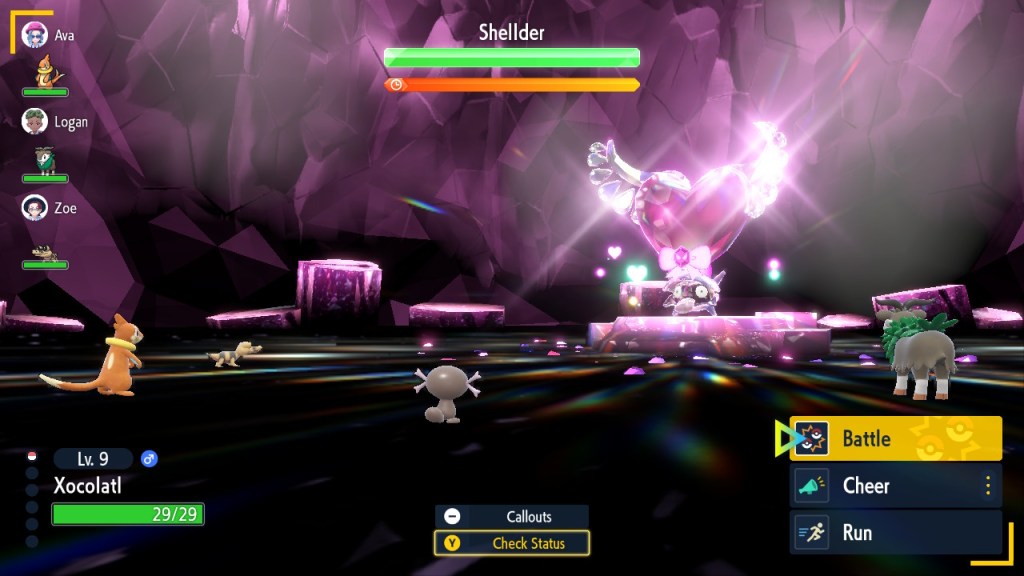The width and height of the screenshot is (1024, 576).
Task: Open Check Status panel
Action: point(511,544)
